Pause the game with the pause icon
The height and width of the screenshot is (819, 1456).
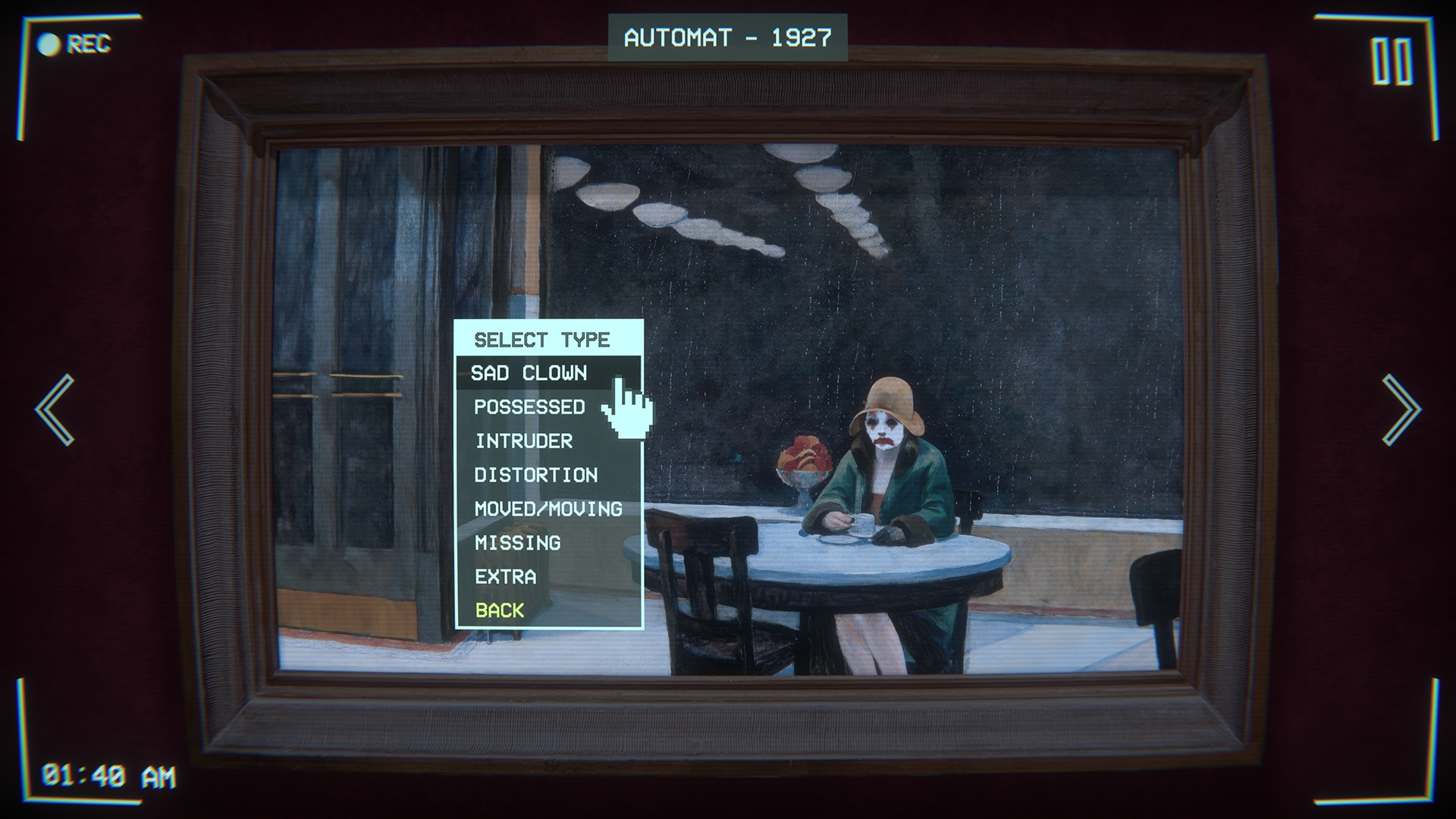1392,62
